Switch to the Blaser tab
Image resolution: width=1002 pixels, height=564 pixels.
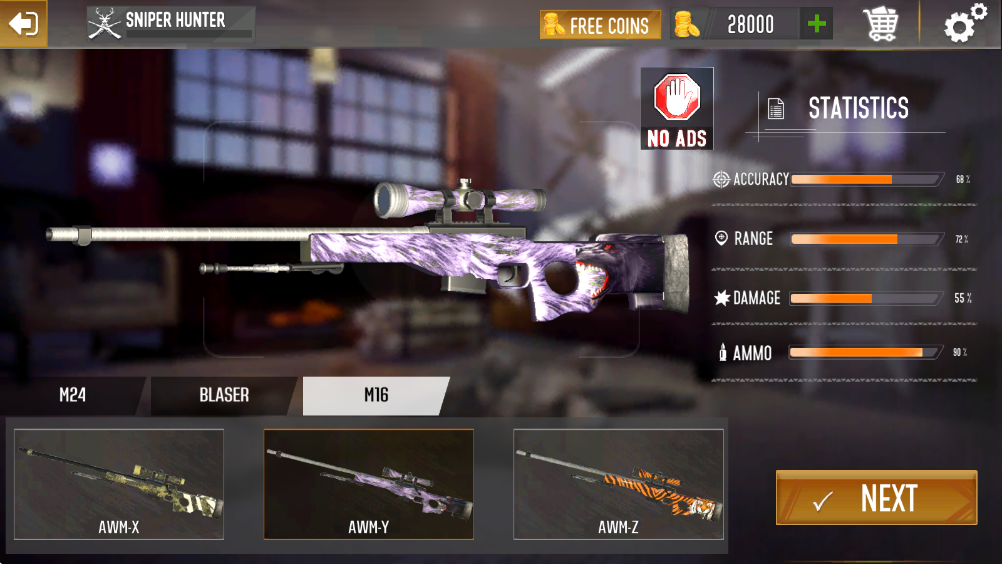(224, 395)
